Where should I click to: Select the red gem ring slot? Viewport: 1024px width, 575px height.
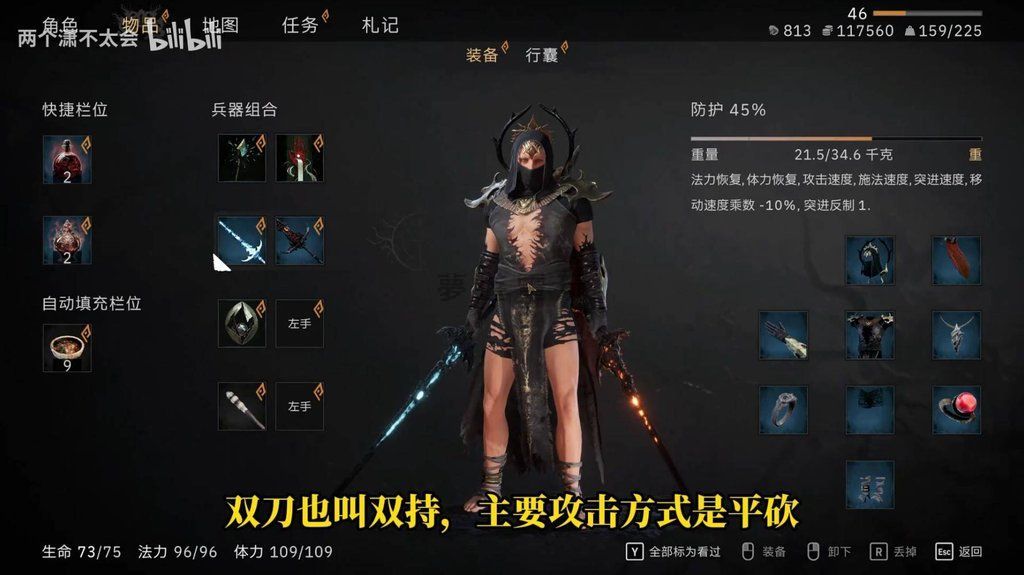[957, 410]
